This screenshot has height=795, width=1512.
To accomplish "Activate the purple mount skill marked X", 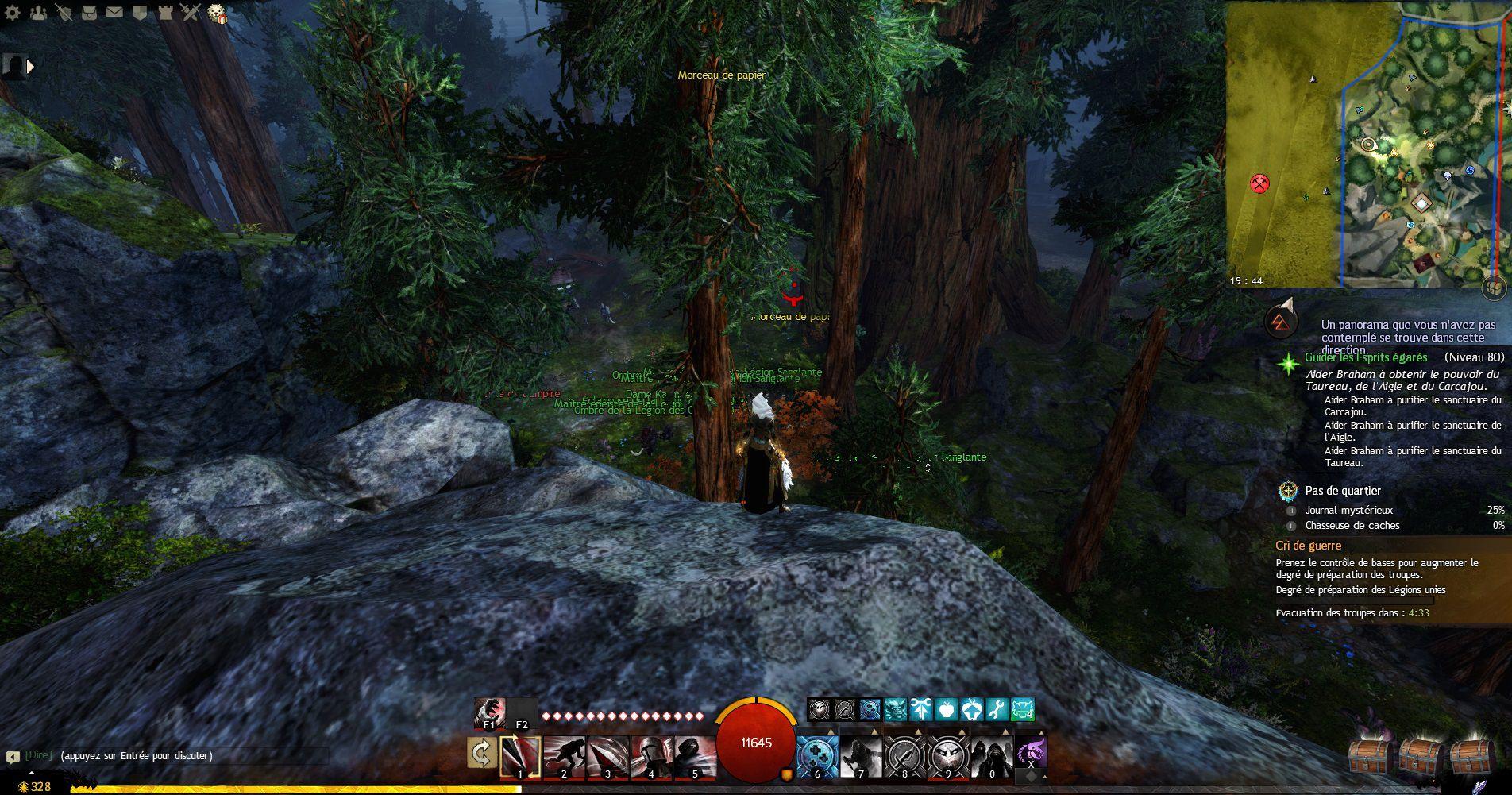I will click(x=1031, y=752).
